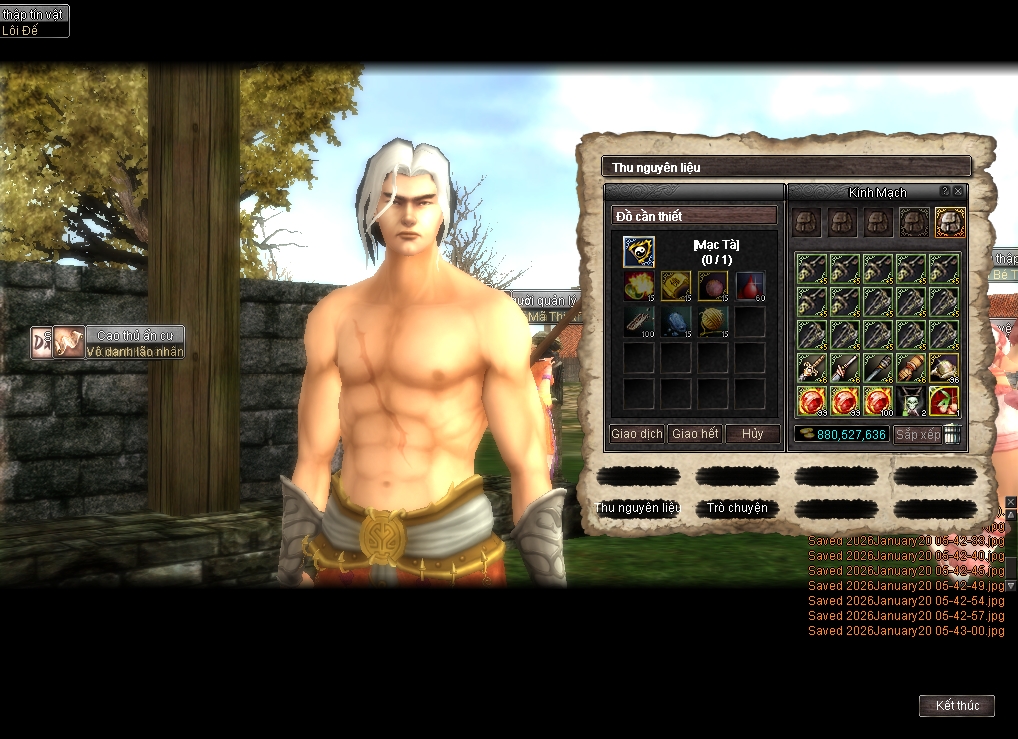Switch to the highlighted fifth bag tab
Screen dimensions: 1018x739
950,223
